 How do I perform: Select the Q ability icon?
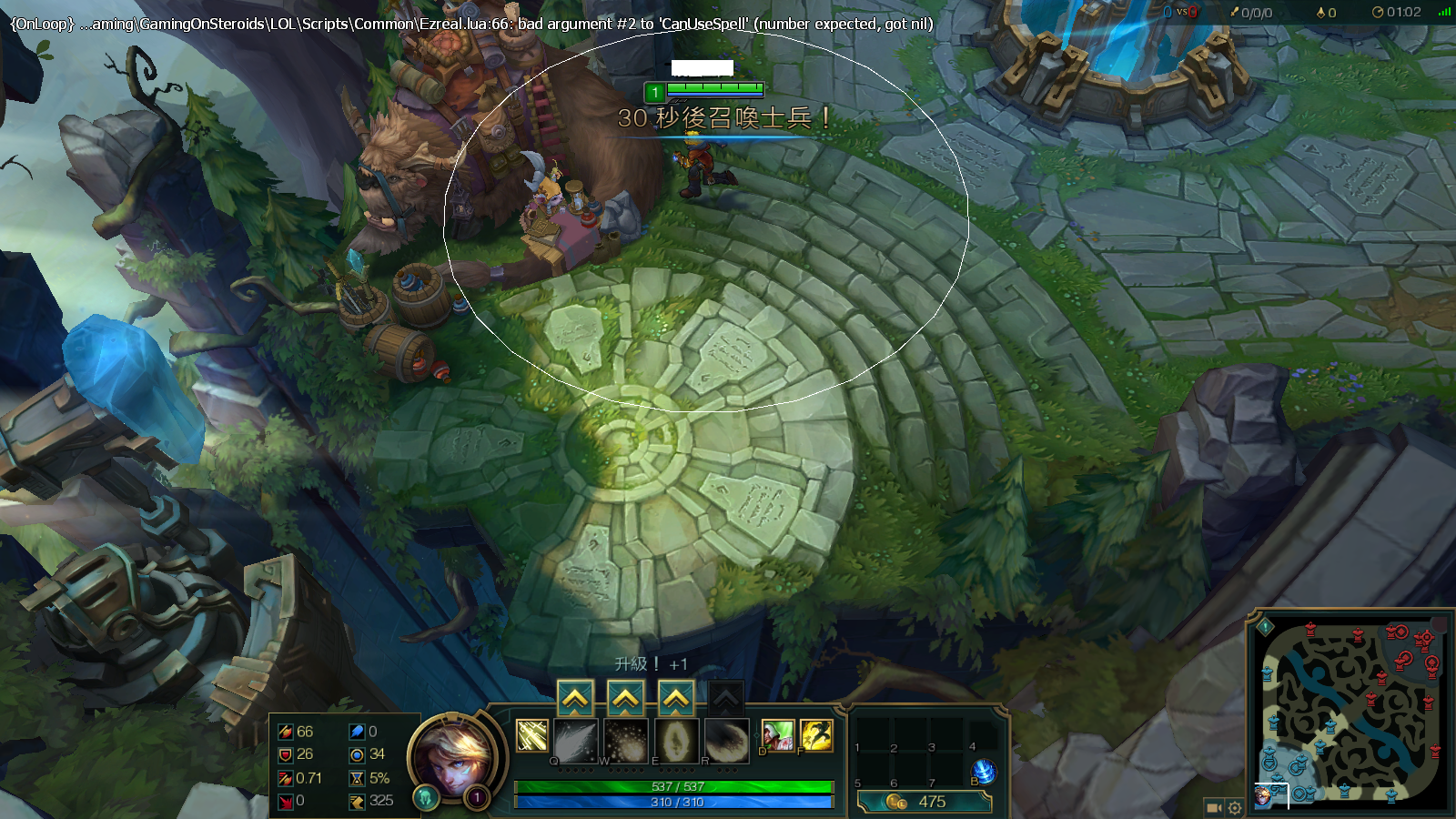click(x=575, y=741)
